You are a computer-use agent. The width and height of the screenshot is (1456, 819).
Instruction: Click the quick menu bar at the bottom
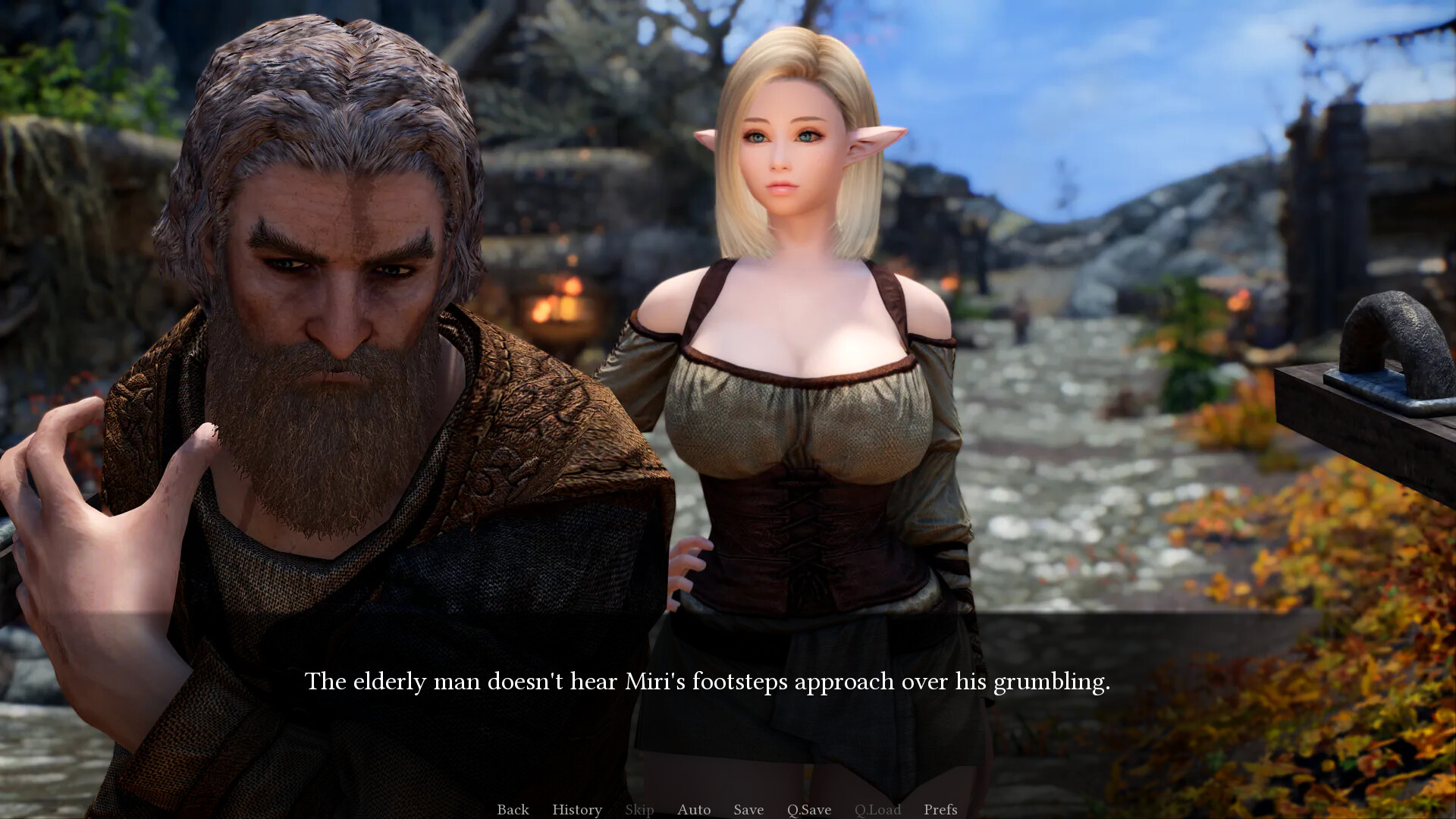(728, 809)
